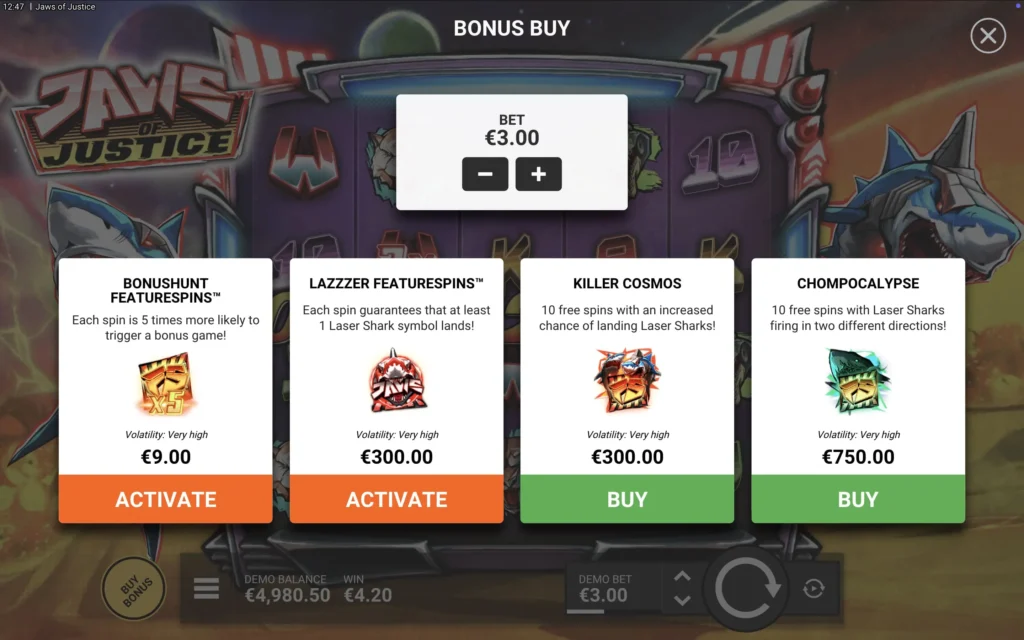Raise the demo bet with up arrow
The width and height of the screenshot is (1024, 640).
click(x=682, y=576)
